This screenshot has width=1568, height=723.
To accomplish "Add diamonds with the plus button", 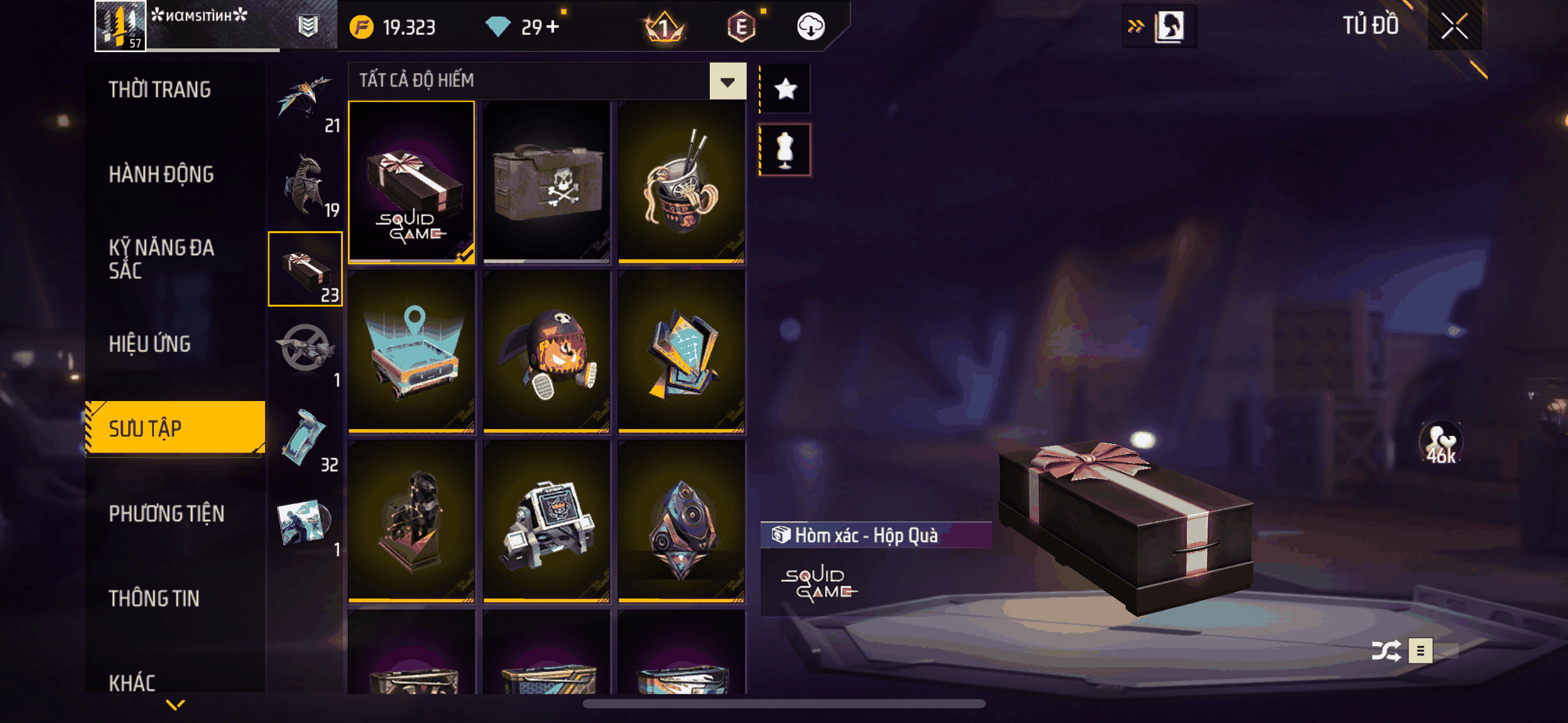I will [553, 27].
